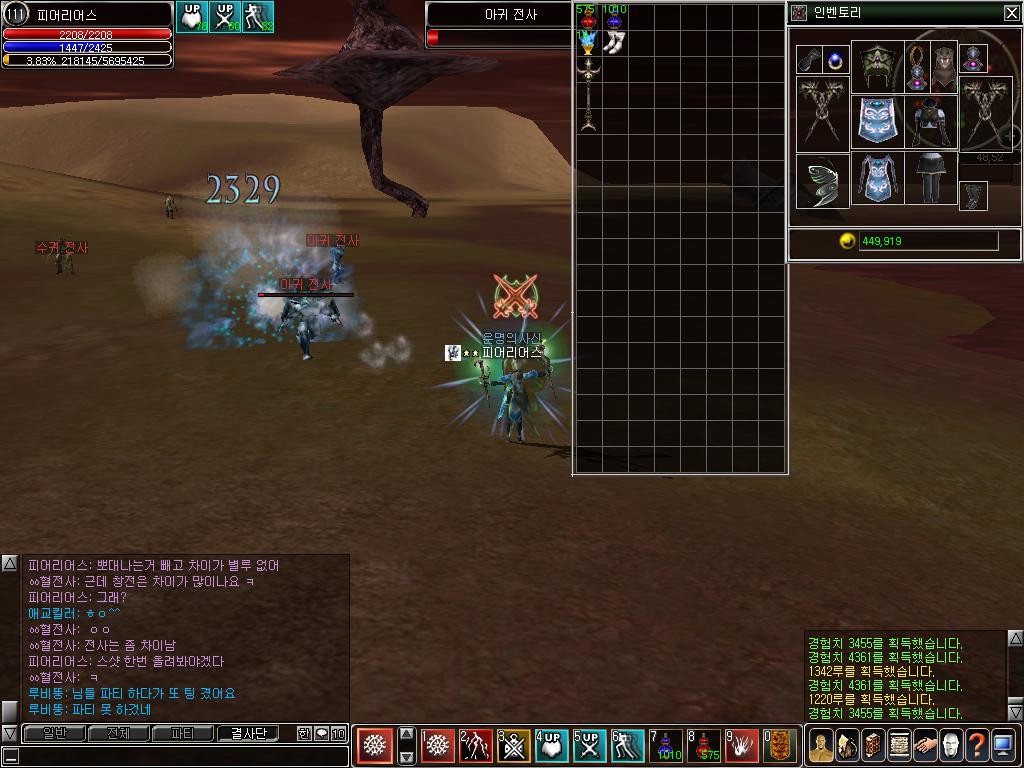Switch to the 파티 chat tab
The image size is (1024, 768).
click(182, 734)
